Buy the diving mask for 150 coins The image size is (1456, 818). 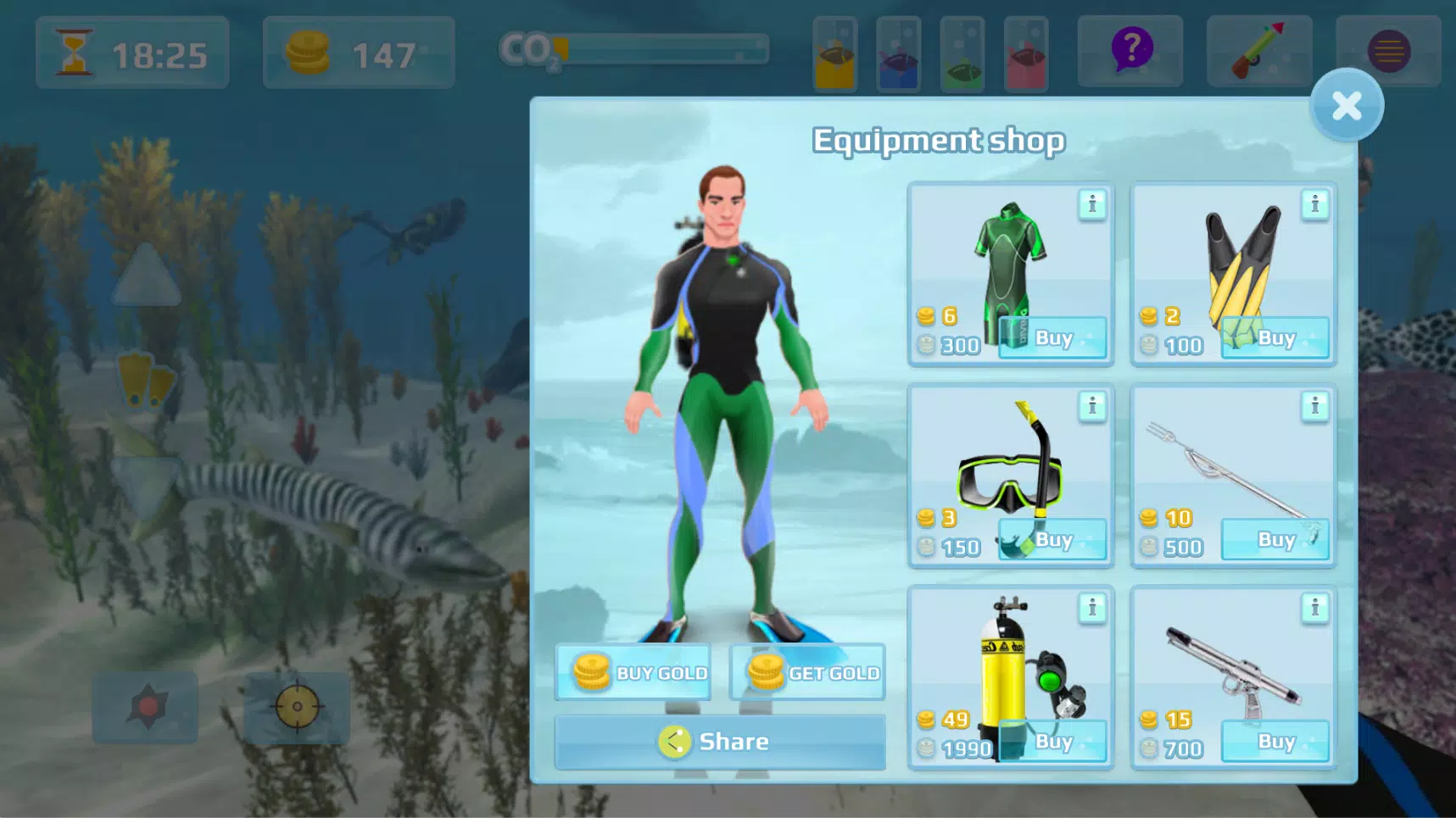[1052, 540]
